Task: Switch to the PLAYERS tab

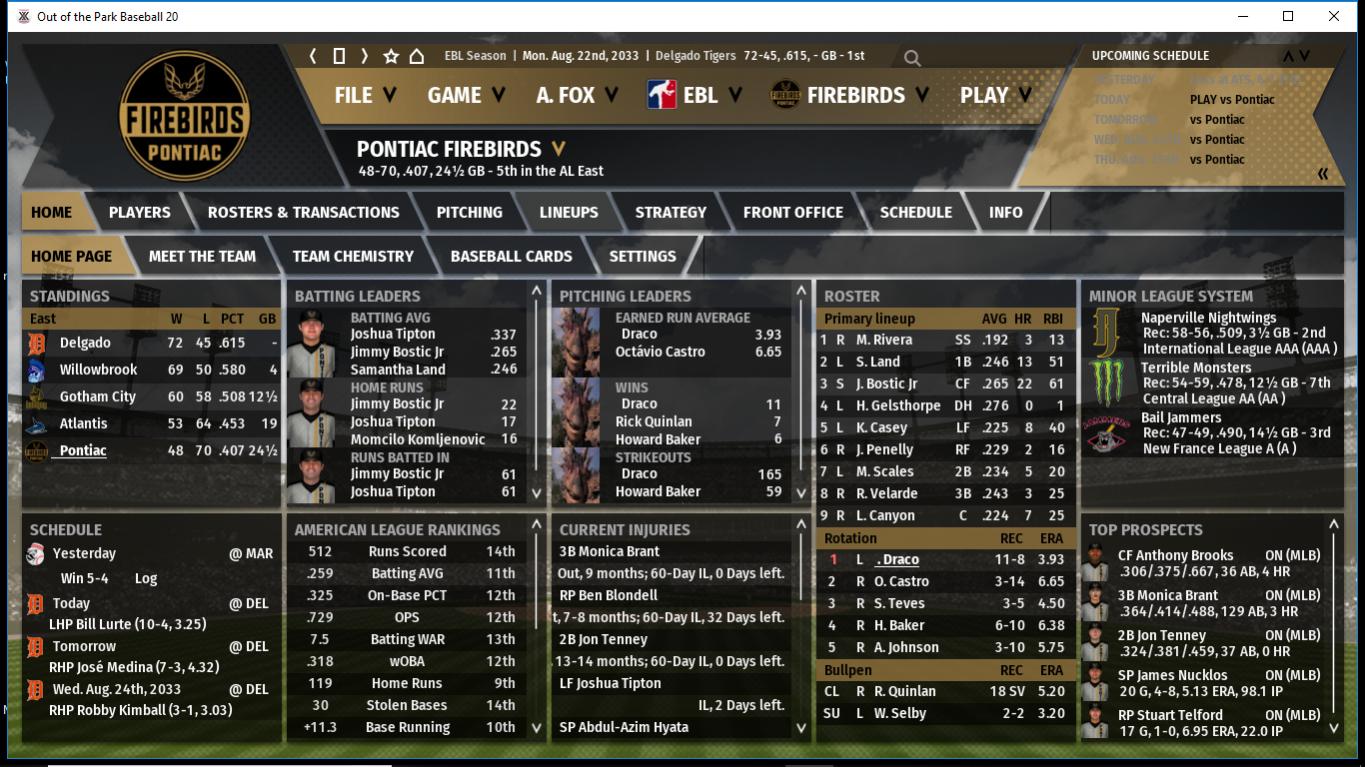Action: tap(139, 212)
